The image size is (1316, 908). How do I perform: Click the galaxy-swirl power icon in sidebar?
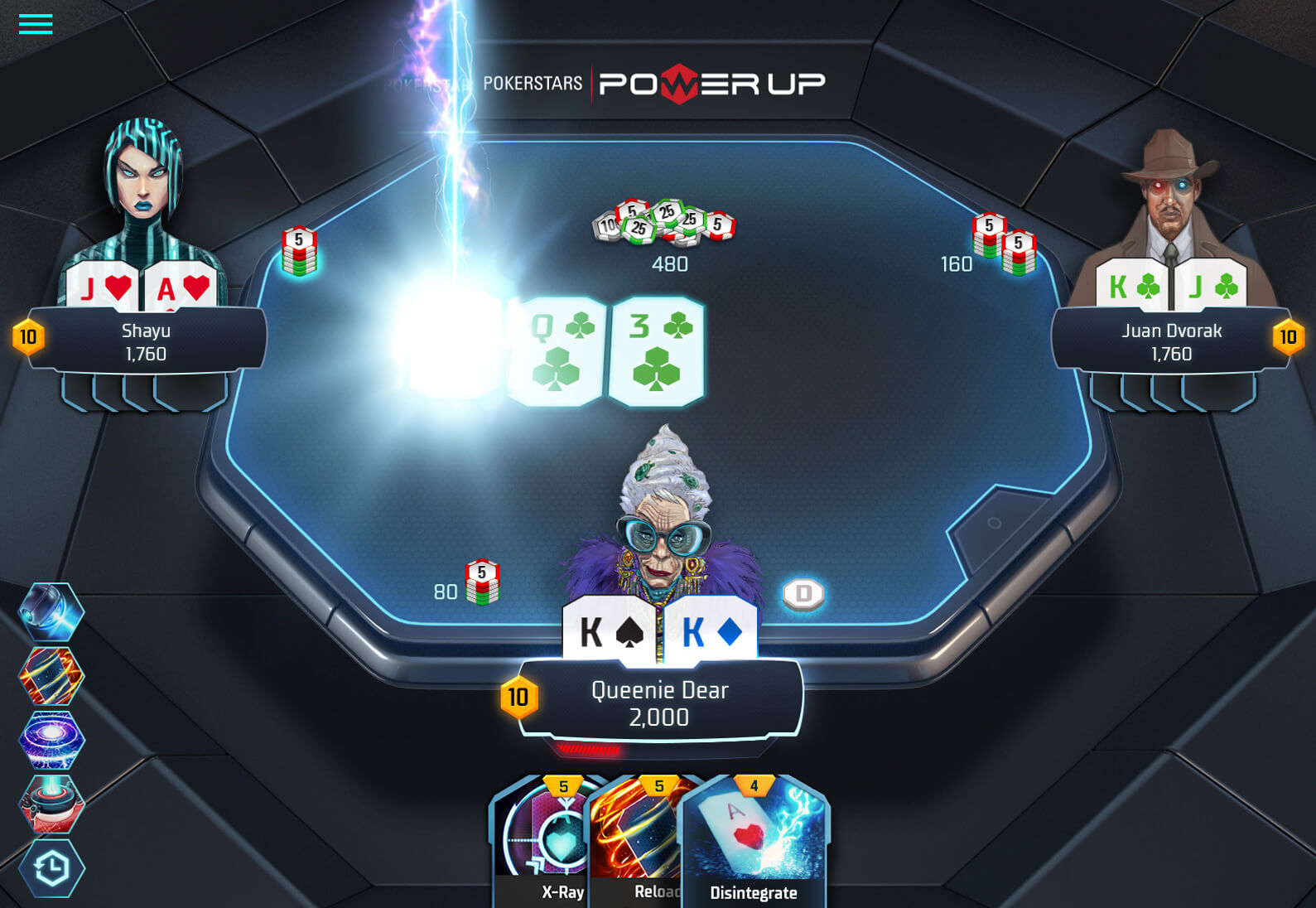[52, 741]
